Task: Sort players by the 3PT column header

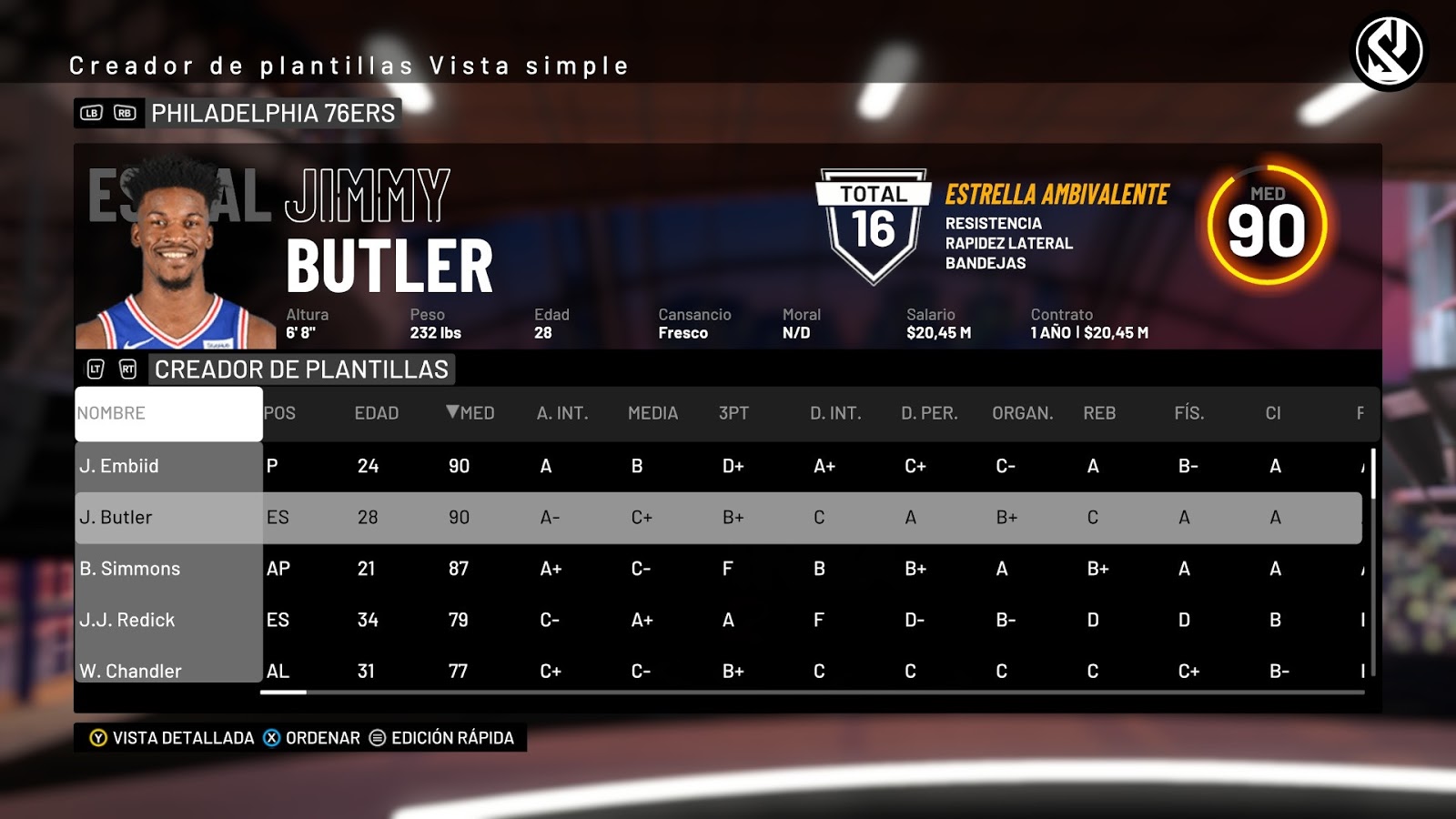Action: [x=733, y=412]
